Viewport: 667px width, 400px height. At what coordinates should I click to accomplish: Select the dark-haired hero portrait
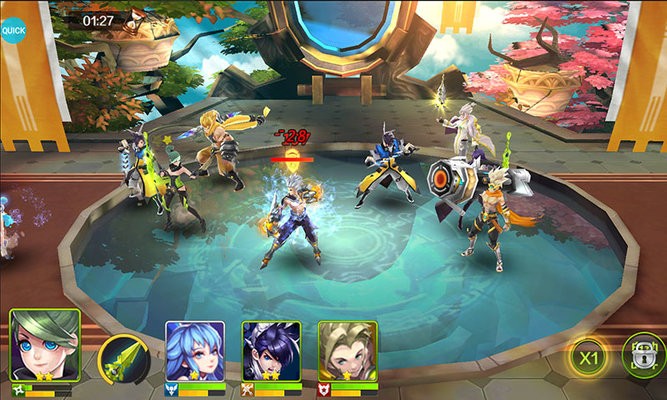(271, 351)
